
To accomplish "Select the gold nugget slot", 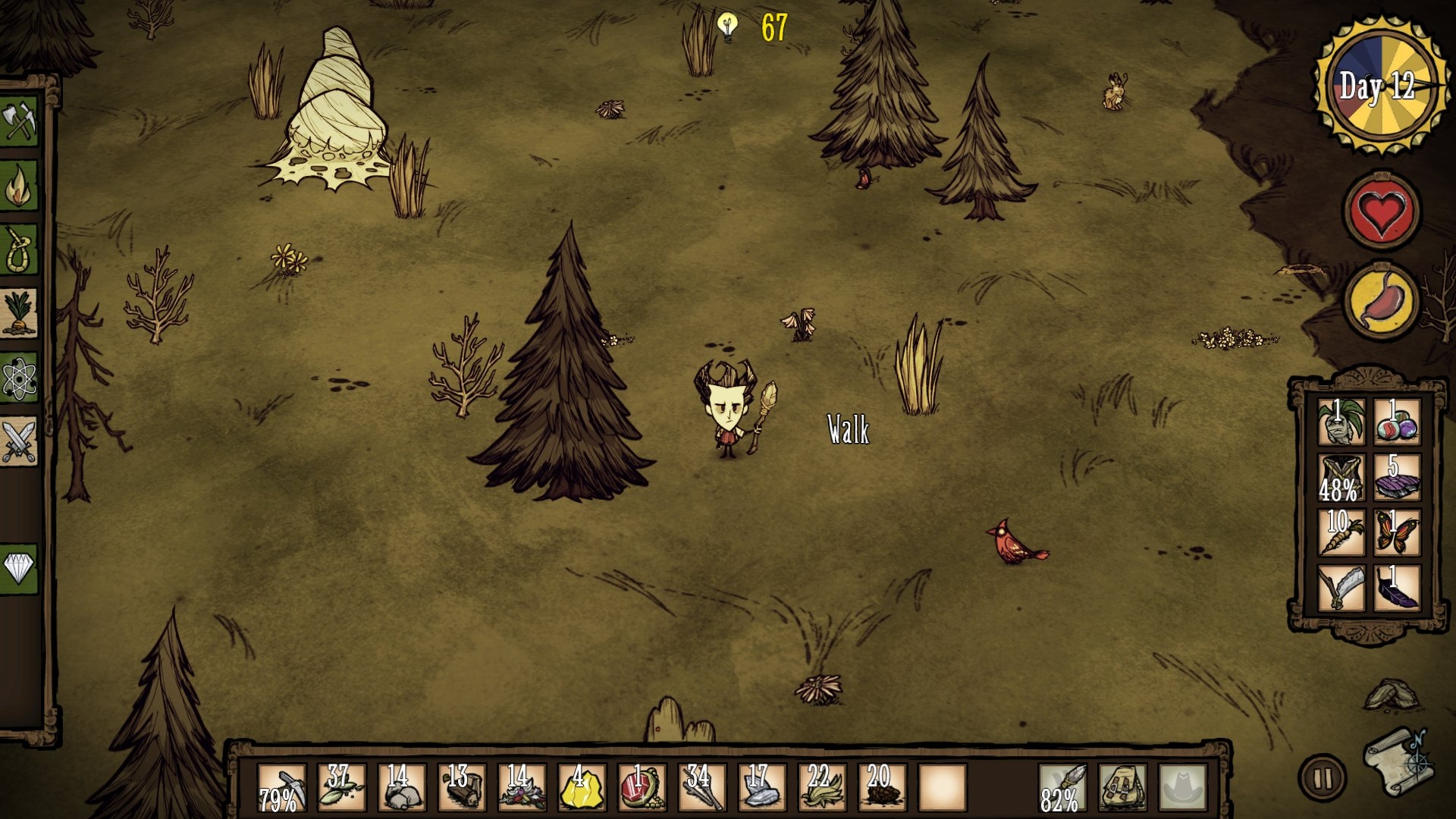I will tap(582, 788).
